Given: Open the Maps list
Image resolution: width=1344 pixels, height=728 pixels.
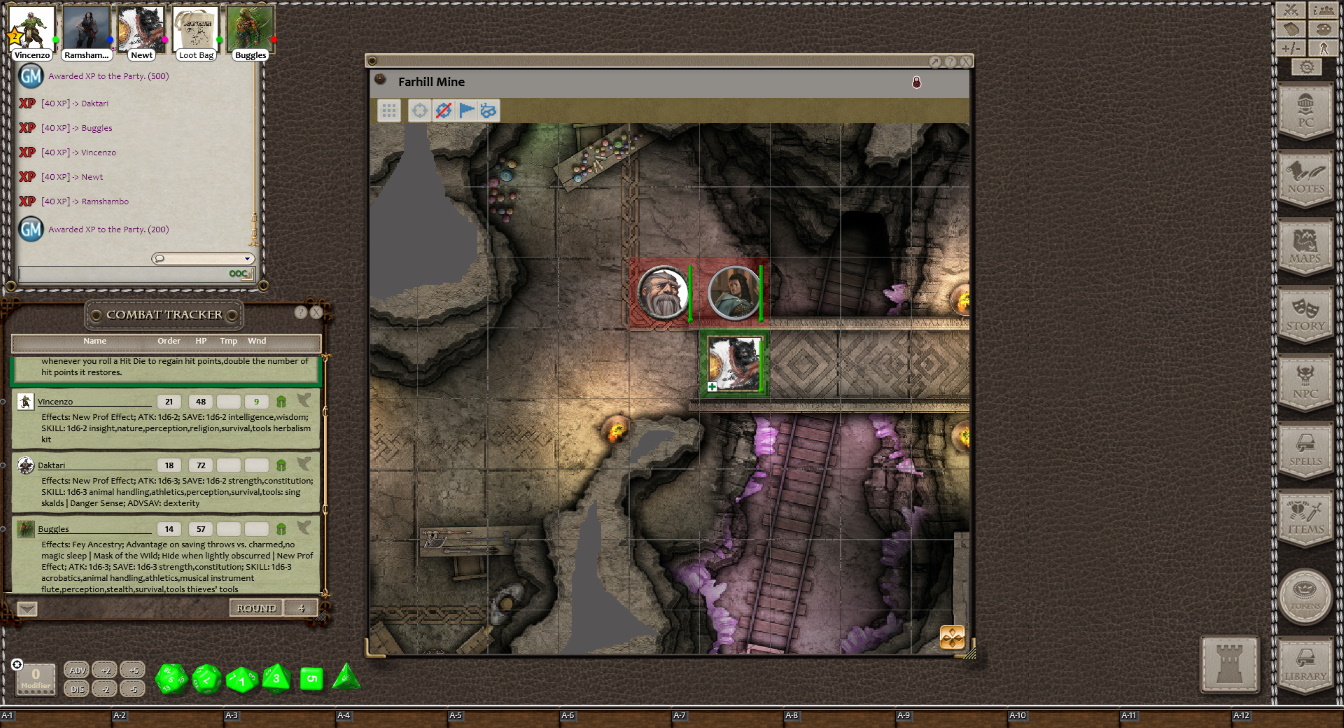Looking at the screenshot, I should (1305, 247).
